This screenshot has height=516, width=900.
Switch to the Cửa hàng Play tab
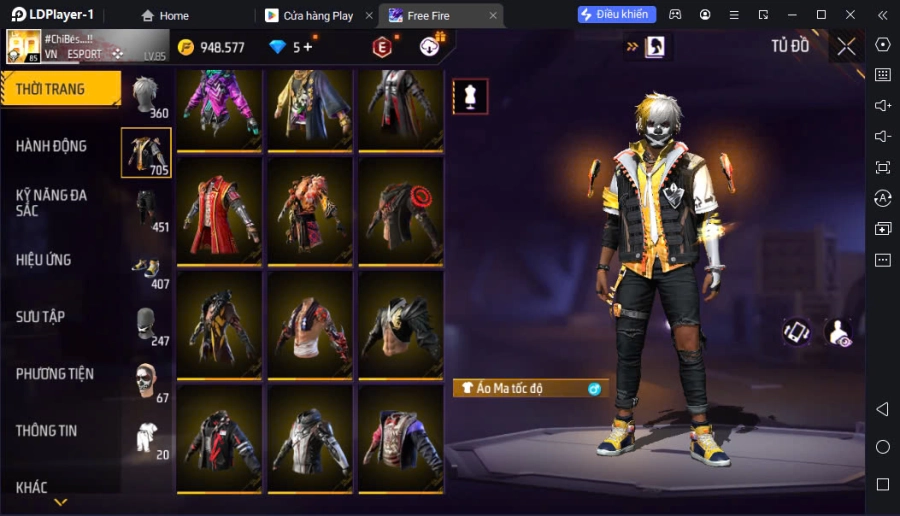(310, 16)
